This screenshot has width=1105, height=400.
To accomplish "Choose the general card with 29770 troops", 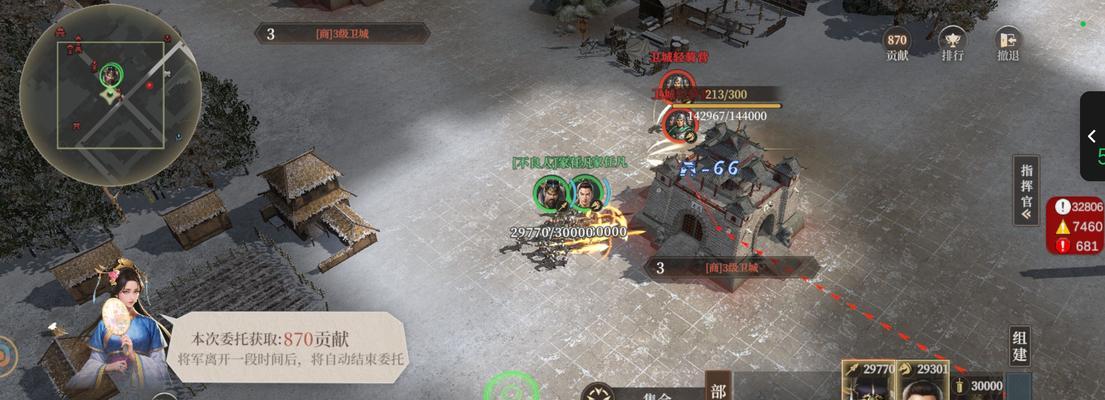I will tap(868, 381).
